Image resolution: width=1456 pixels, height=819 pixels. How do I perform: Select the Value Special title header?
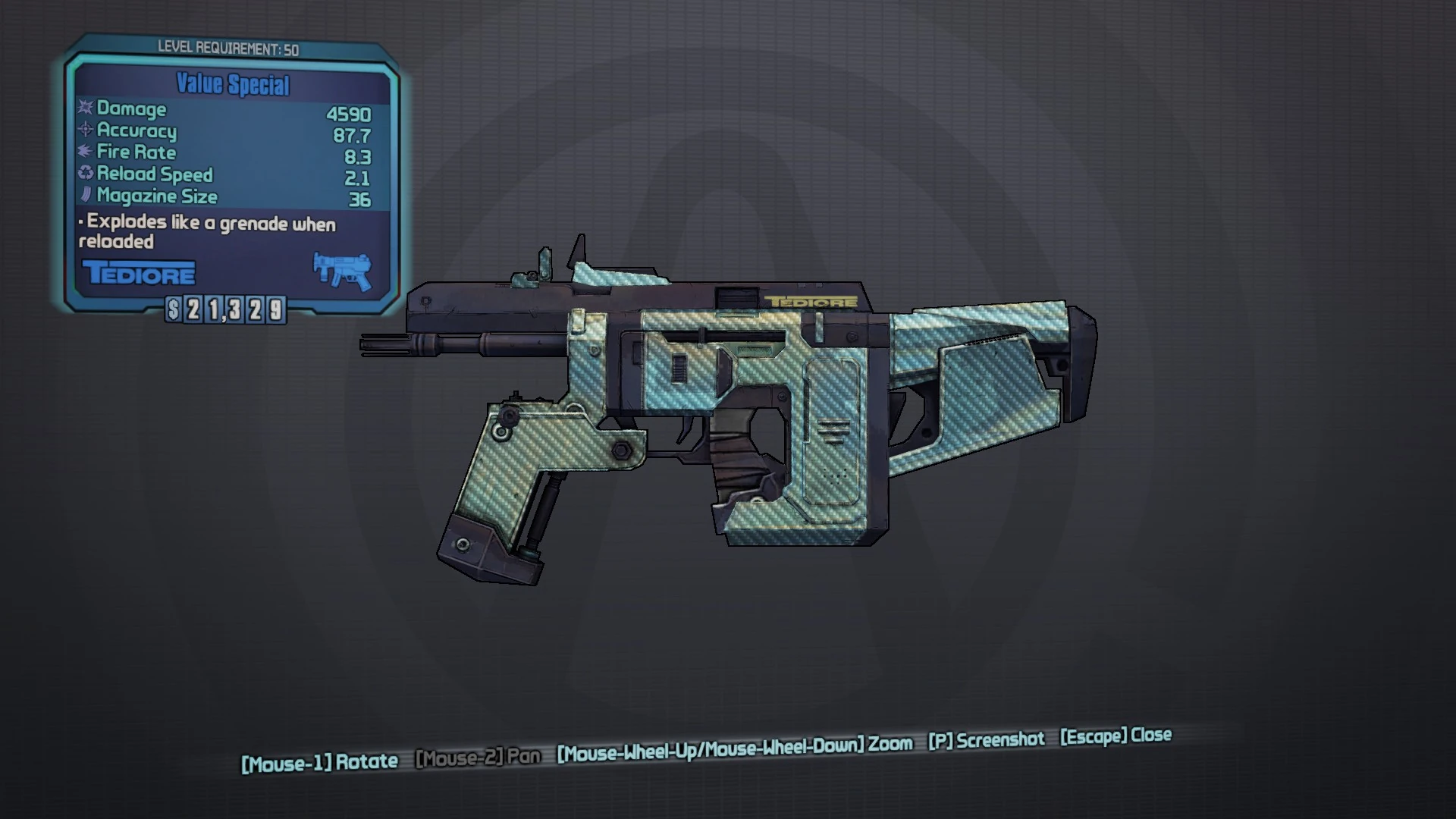[232, 85]
